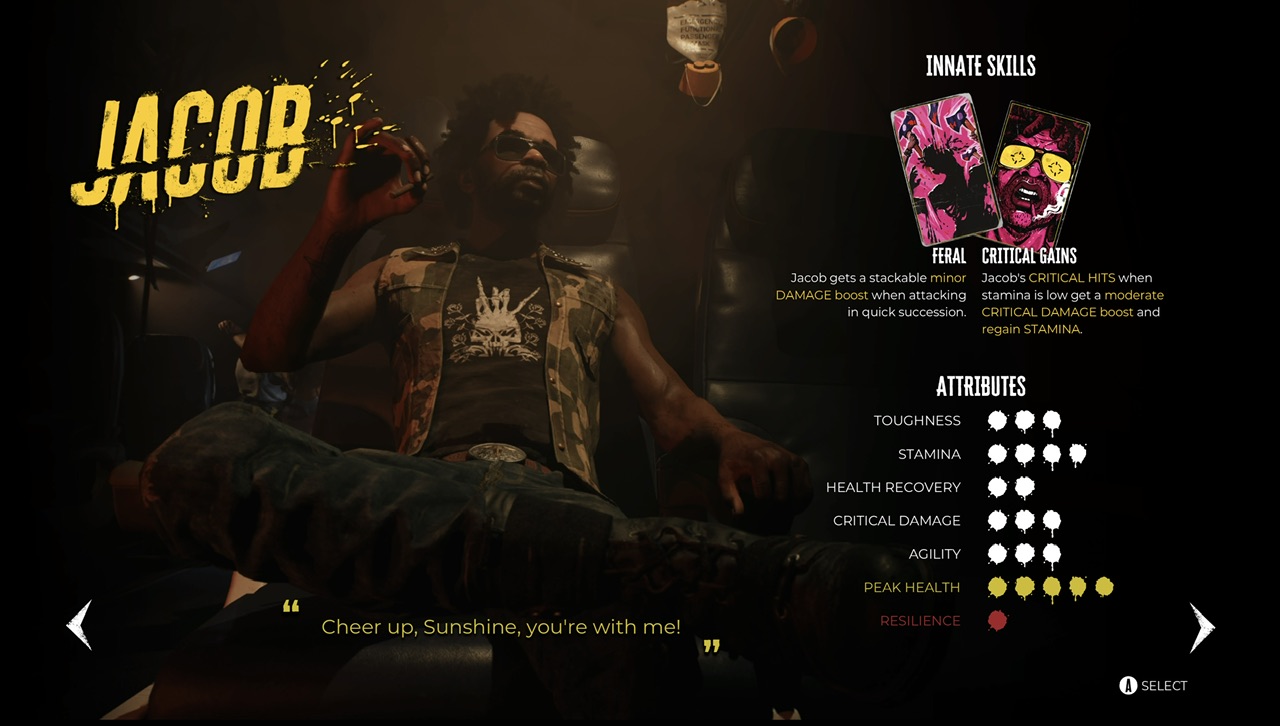The image size is (1280, 726).
Task: Click the A button prompt icon
Action: [1127, 685]
